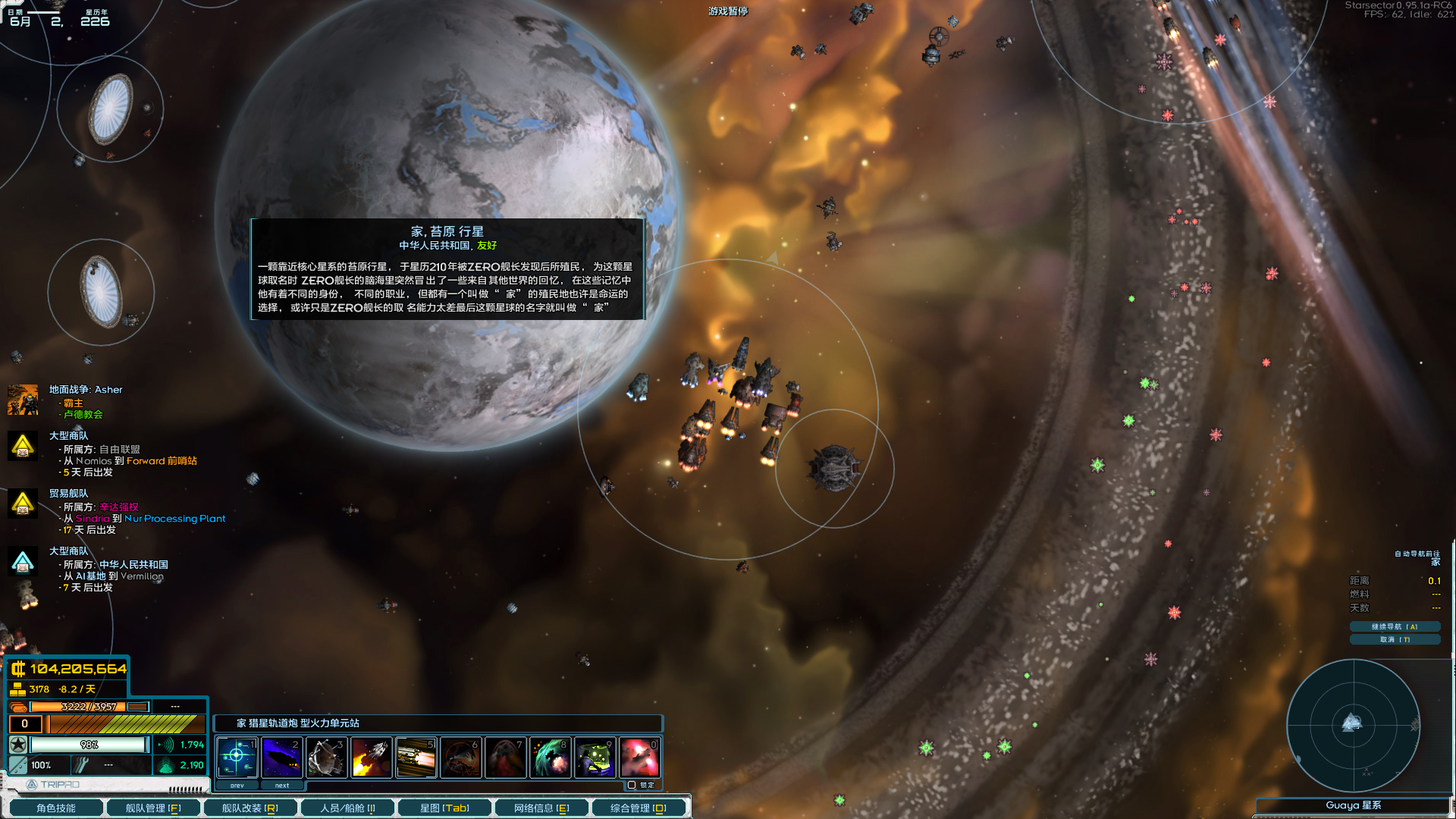Cancel the autopilot course with 取消
Viewport: 1456px width, 819px height.
pyautogui.click(x=1394, y=639)
